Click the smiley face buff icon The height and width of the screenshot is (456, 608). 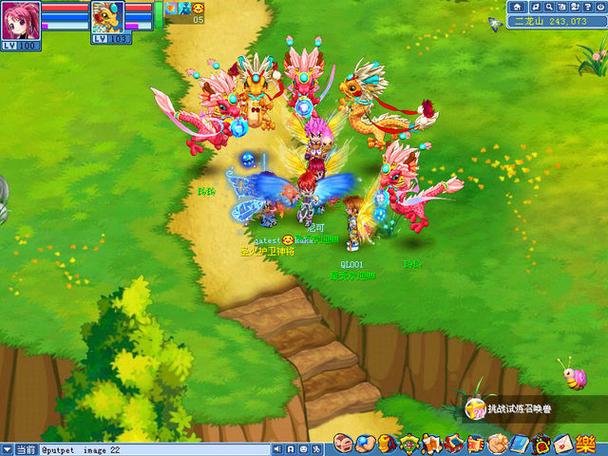coord(199,9)
